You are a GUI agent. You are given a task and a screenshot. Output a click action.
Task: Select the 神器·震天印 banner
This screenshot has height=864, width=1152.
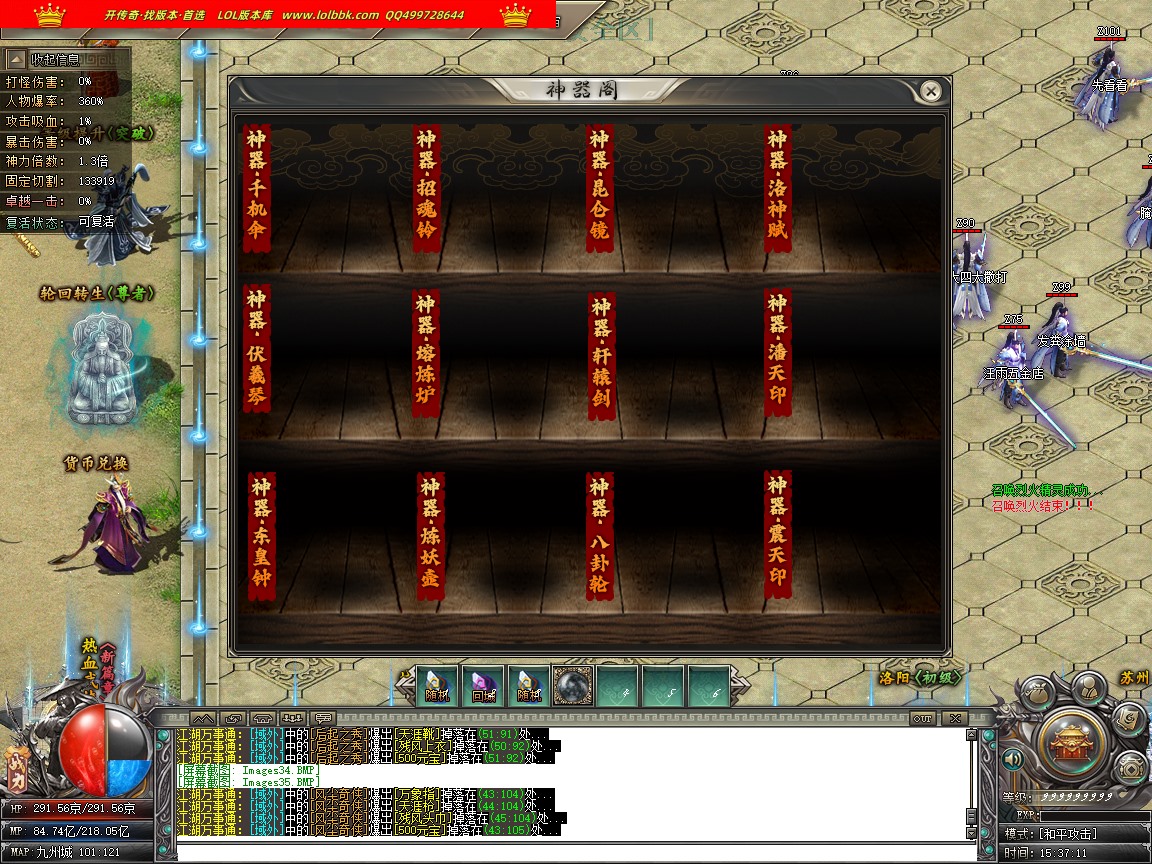pyautogui.click(x=777, y=535)
